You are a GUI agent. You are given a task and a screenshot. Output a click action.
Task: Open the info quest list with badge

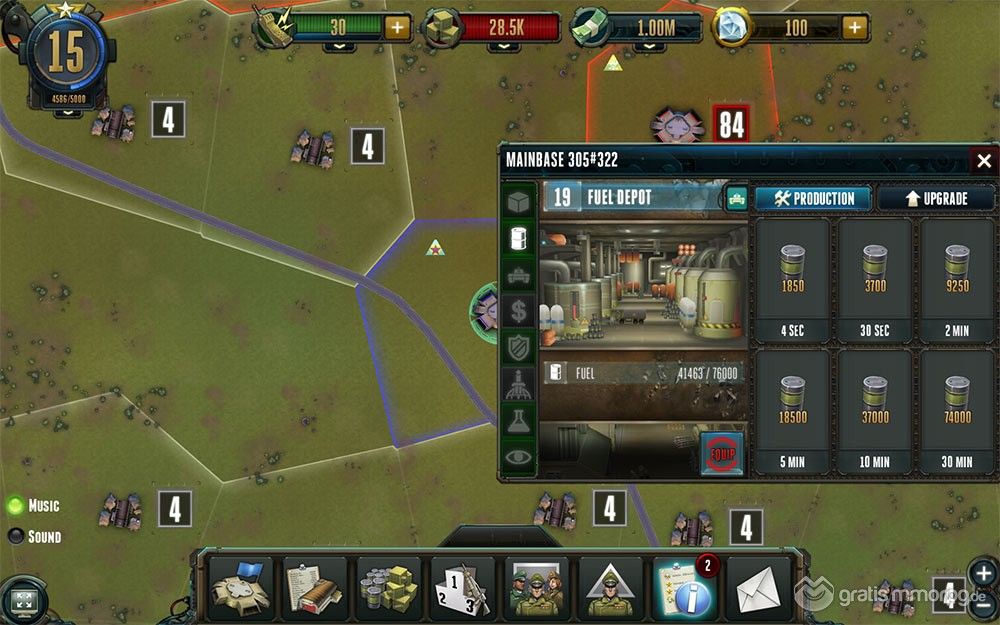point(685,588)
